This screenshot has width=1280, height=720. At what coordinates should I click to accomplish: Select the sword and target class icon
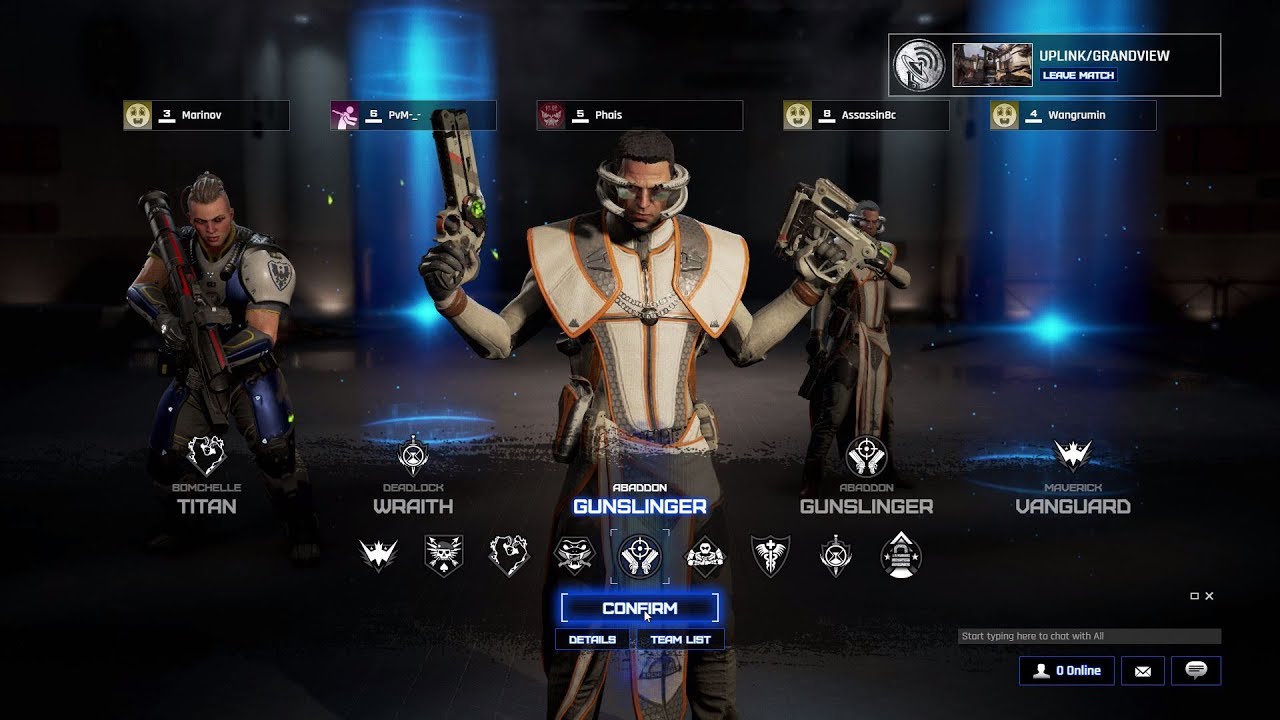point(836,556)
